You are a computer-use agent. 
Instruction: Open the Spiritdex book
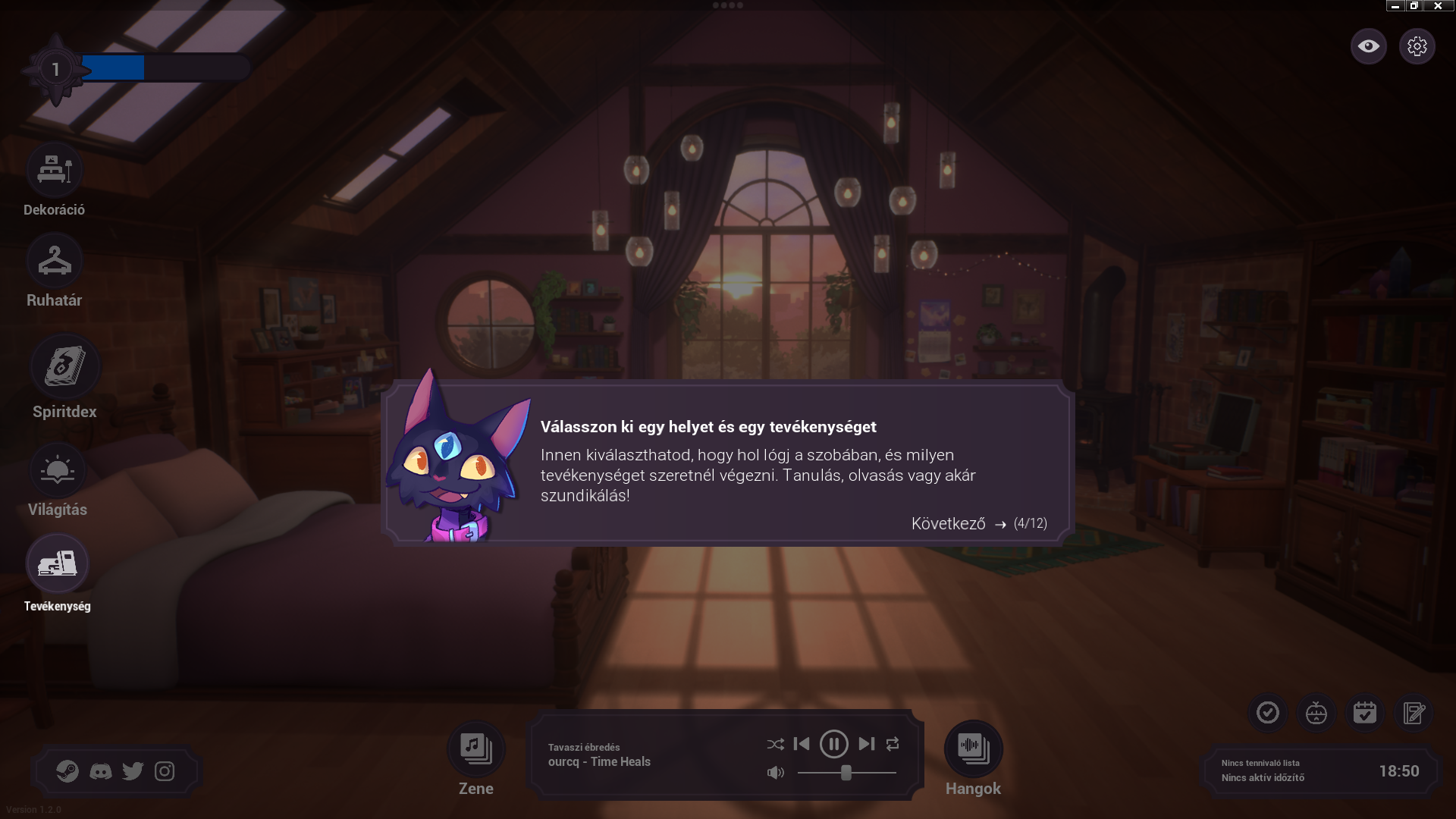[64, 366]
